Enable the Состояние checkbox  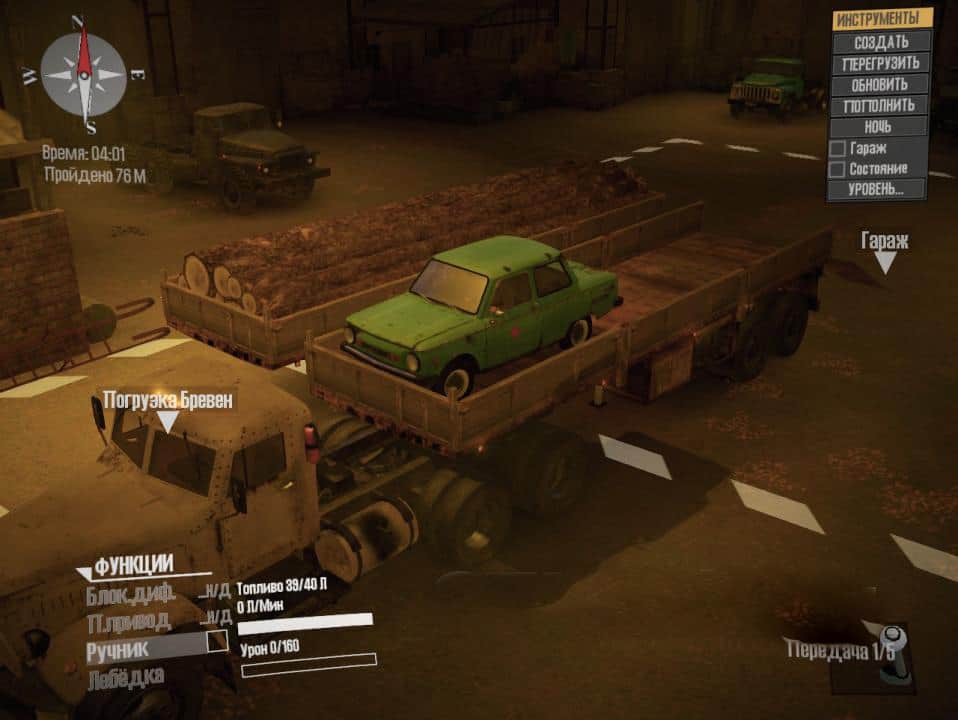(x=837, y=169)
